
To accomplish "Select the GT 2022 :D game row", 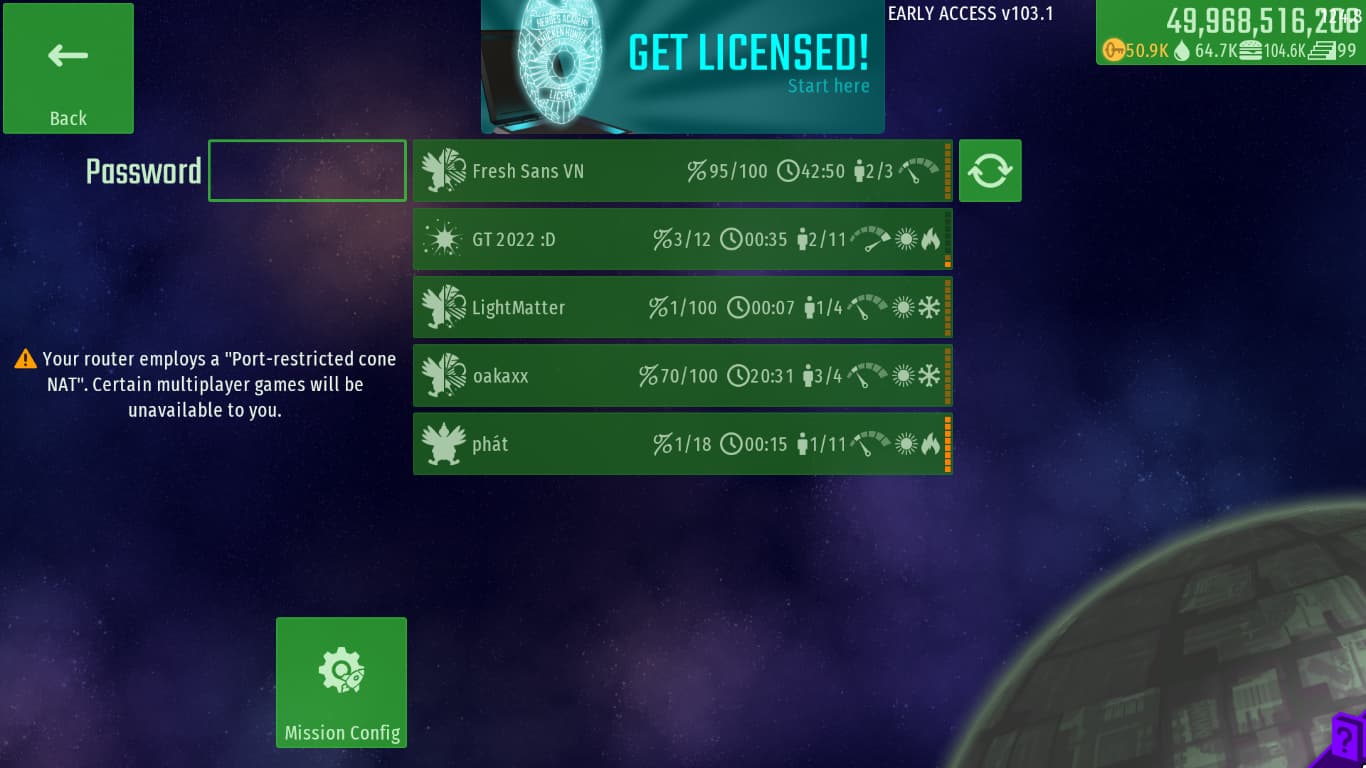I will (x=682, y=239).
